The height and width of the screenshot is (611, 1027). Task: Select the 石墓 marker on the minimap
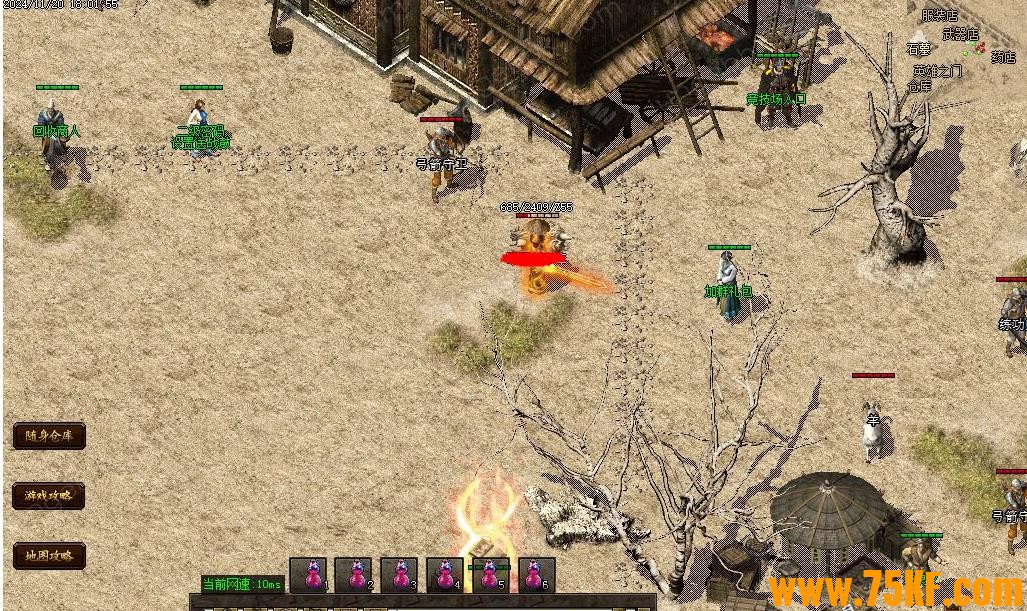click(918, 48)
